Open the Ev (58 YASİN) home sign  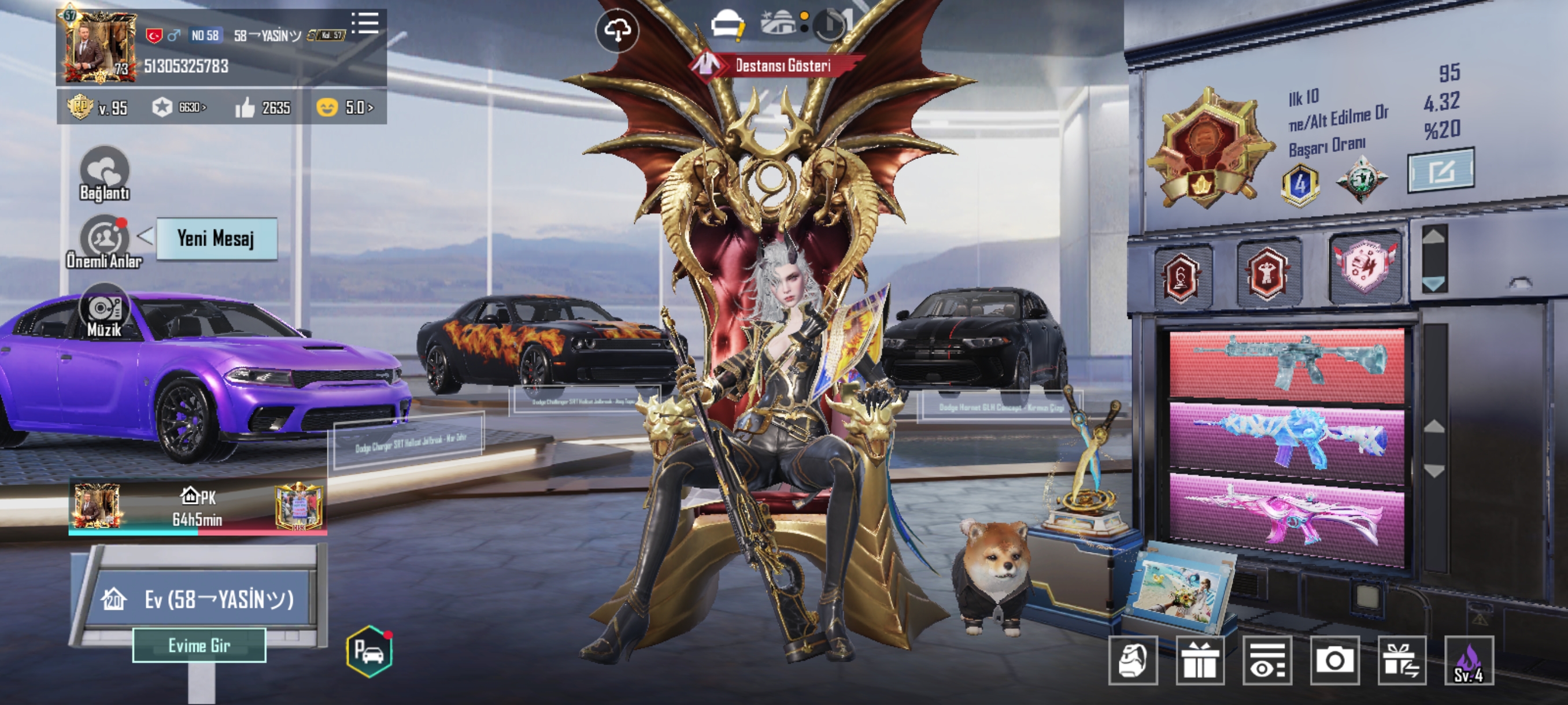[x=201, y=600]
